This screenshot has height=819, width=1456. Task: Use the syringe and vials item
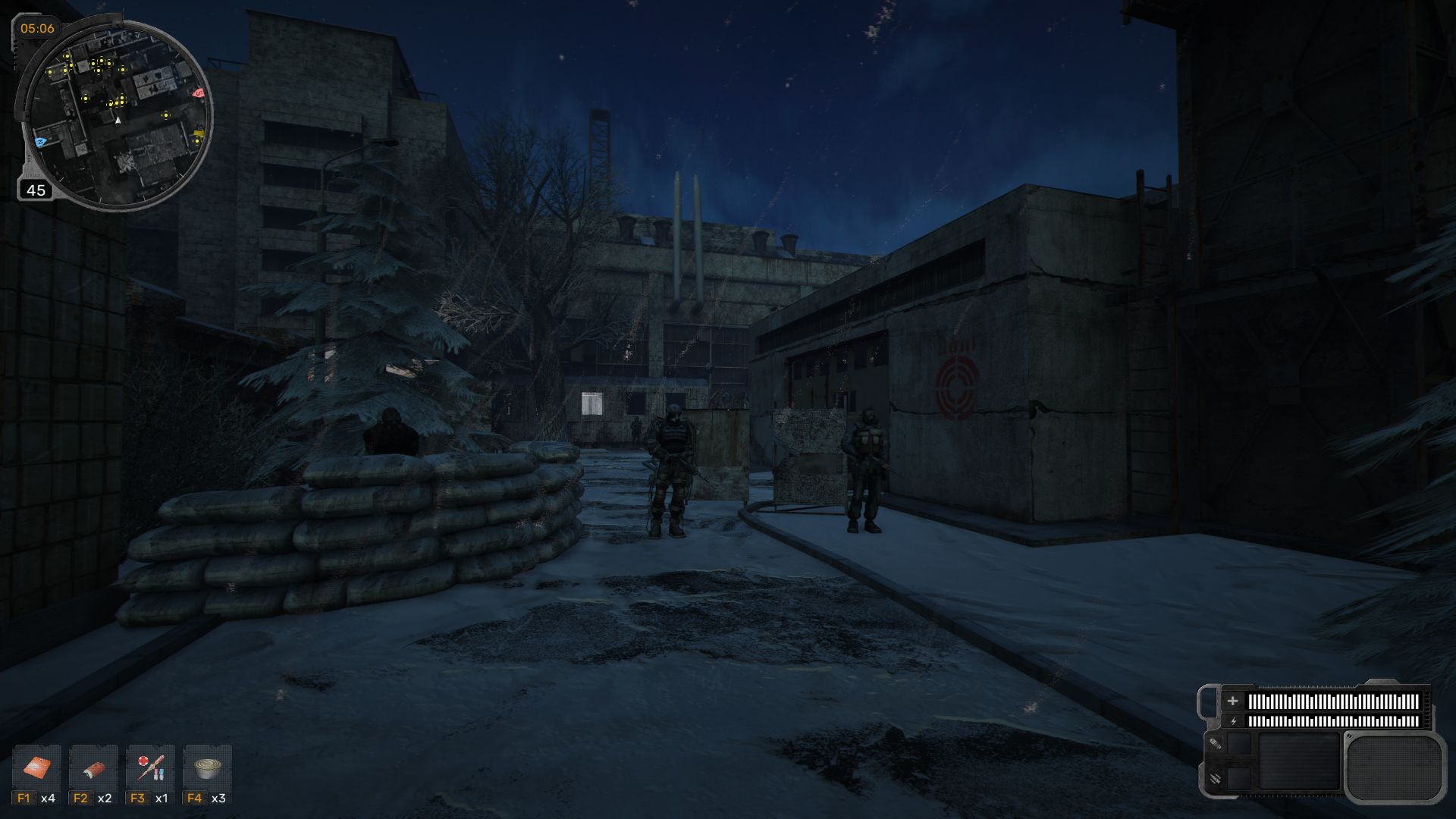(150, 768)
